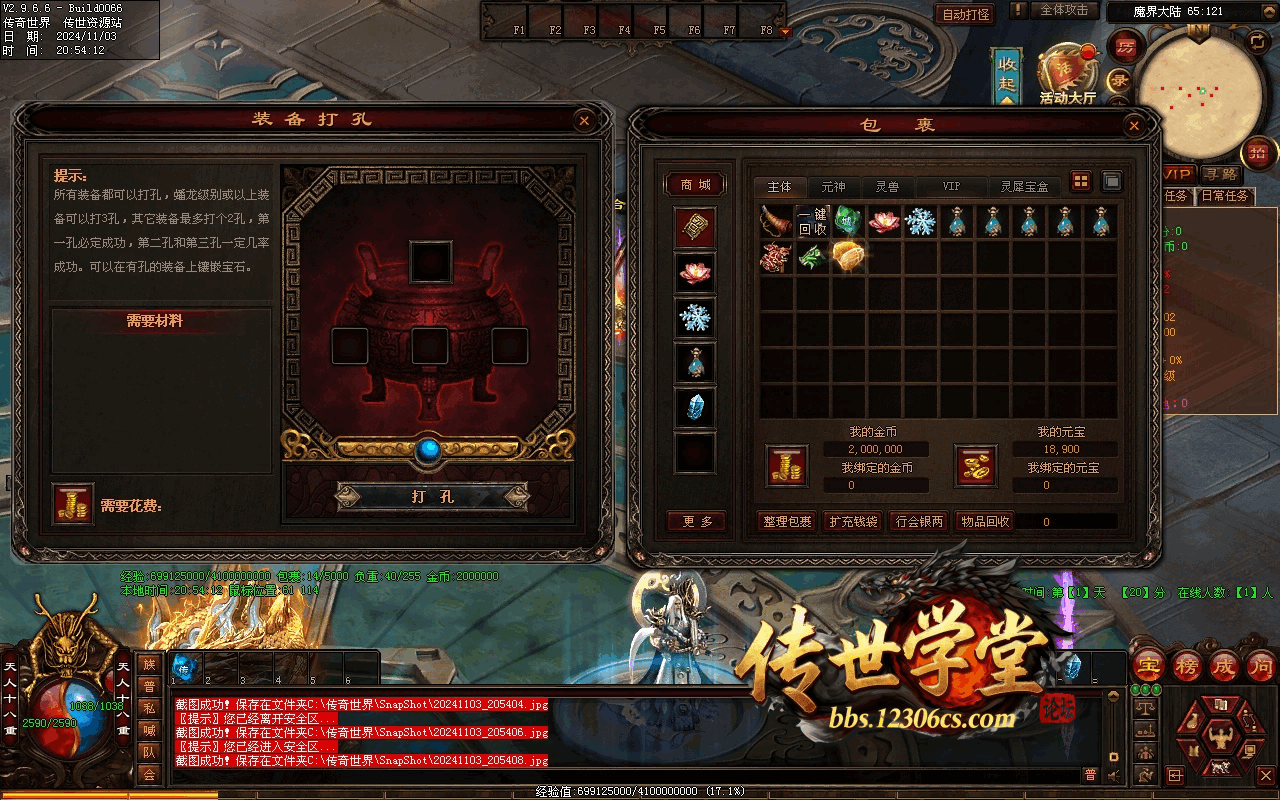Click the 打孔 punch button
Image resolution: width=1280 pixels, height=800 pixels.
tap(432, 496)
